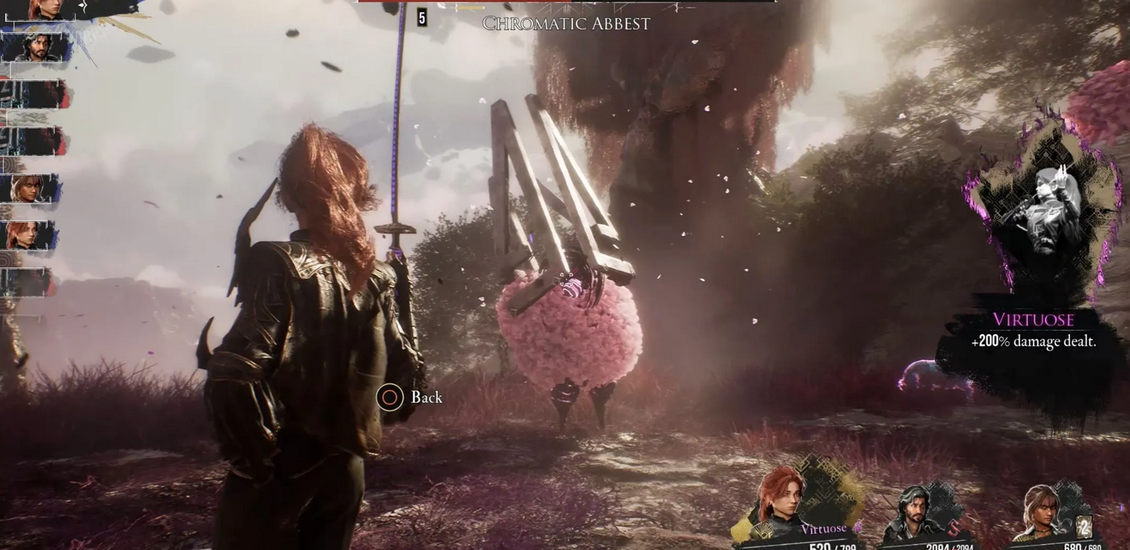Select Sciel's portrait in the party bar
Image resolution: width=1130 pixels, height=550 pixels.
click(1042, 509)
